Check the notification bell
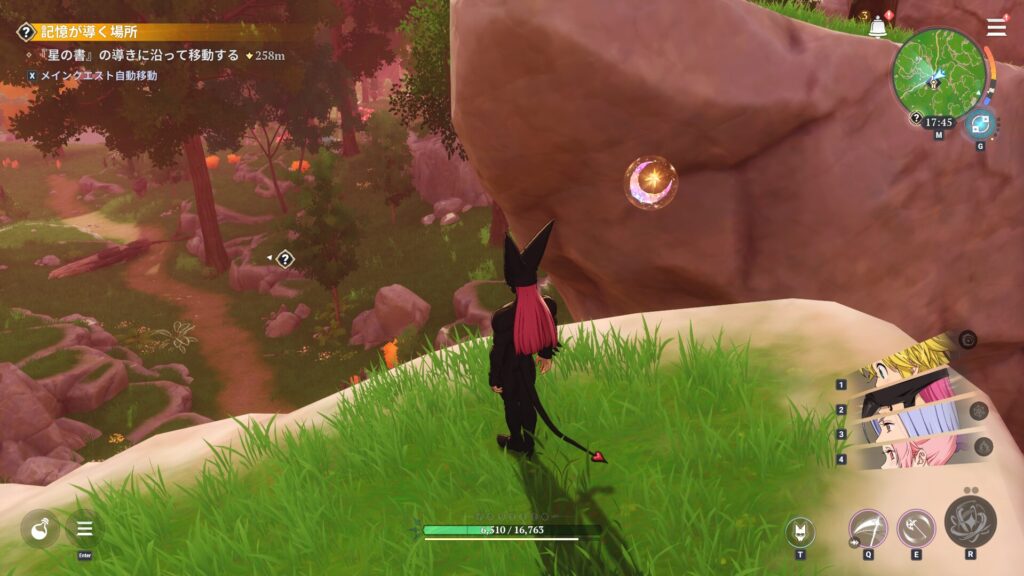 point(877,27)
